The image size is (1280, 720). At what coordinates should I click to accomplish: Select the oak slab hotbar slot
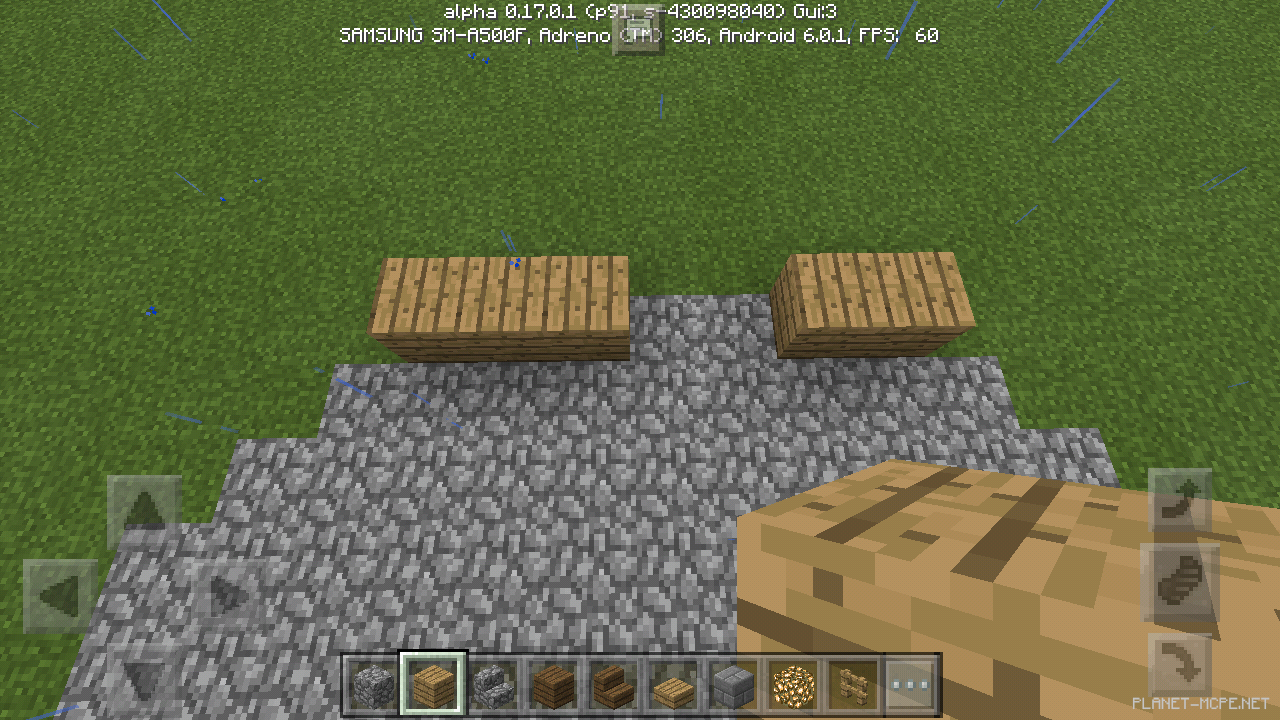point(672,684)
